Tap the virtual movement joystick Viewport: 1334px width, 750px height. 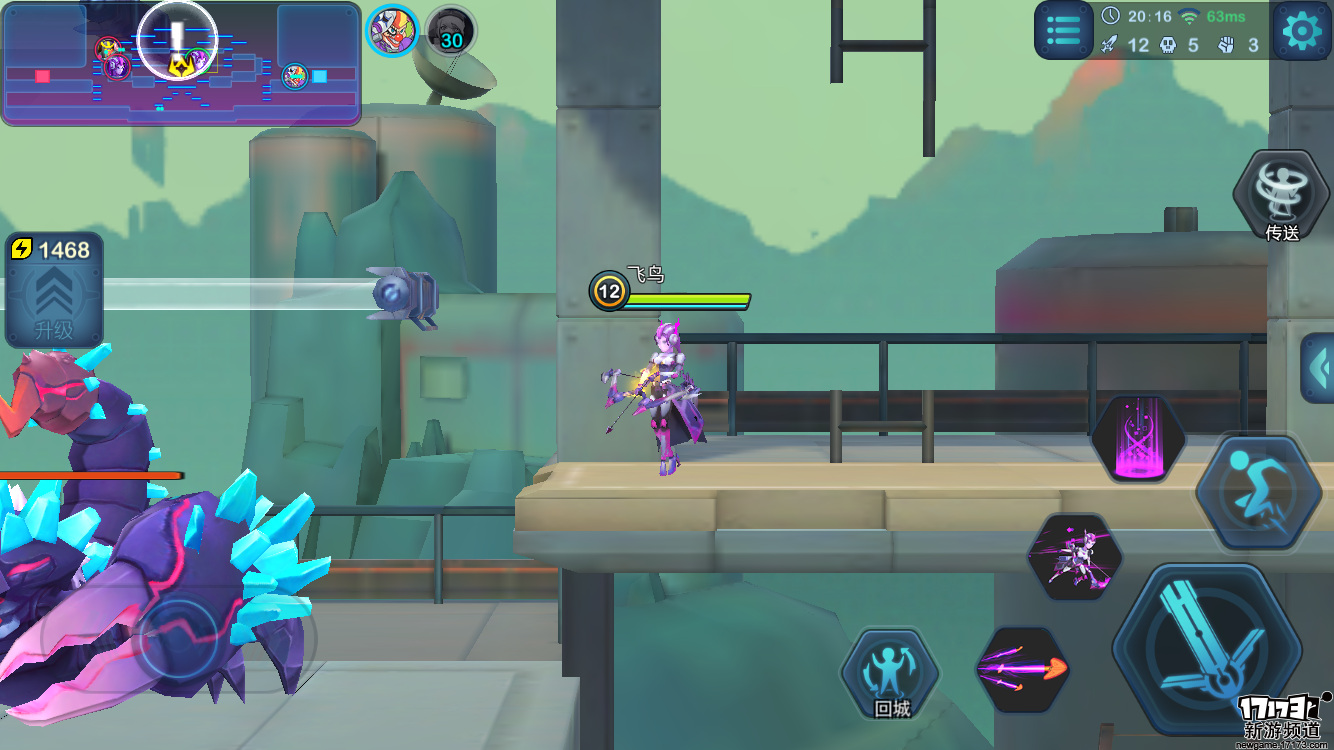coord(182,636)
